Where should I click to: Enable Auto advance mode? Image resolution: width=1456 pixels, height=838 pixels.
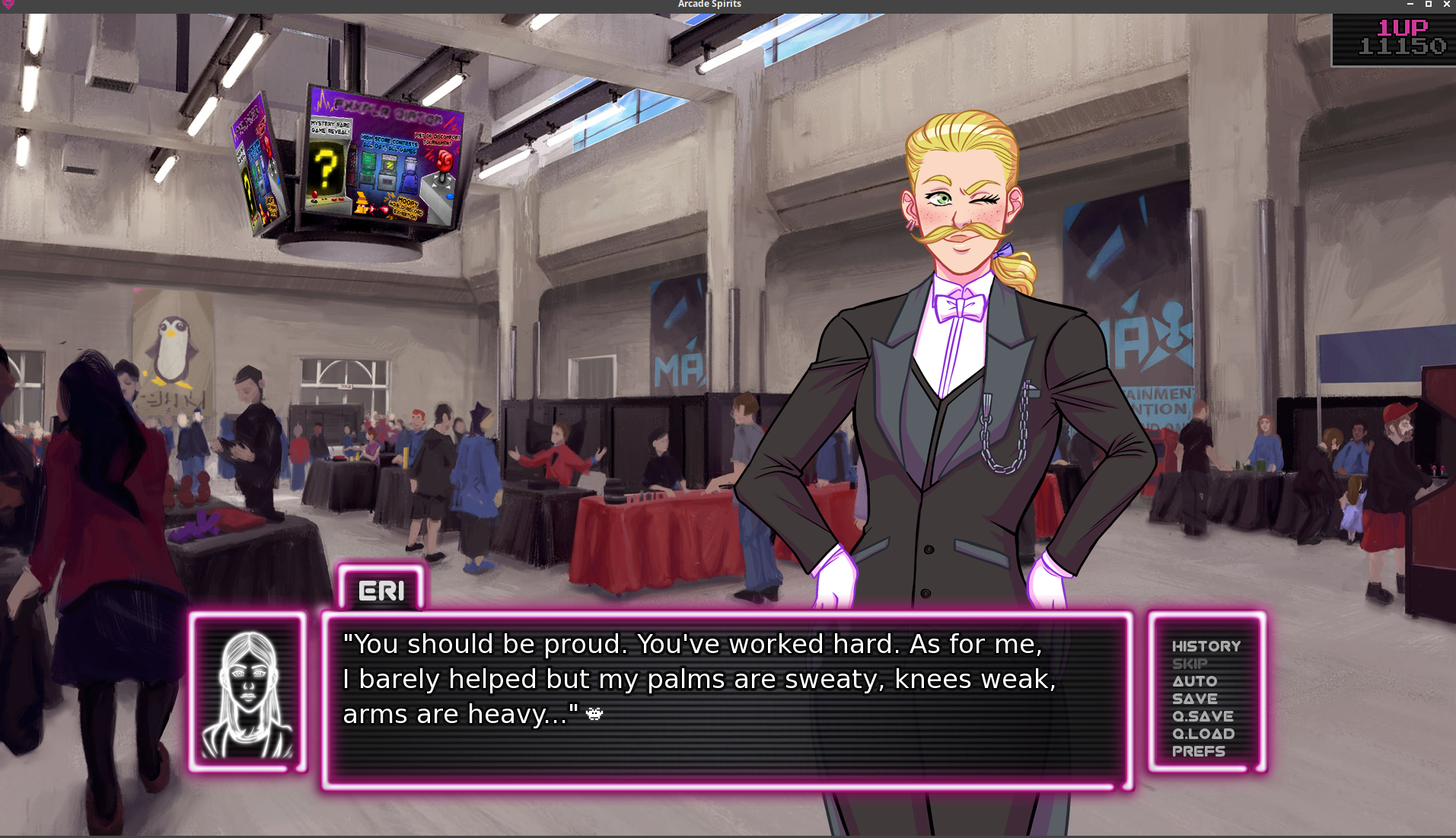[1194, 681]
